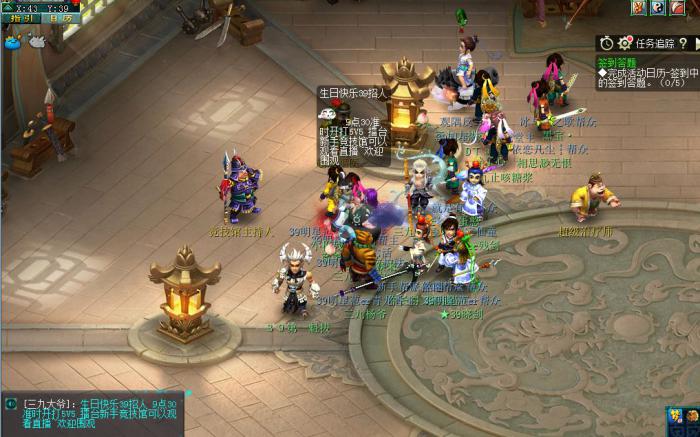The image size is (700, 437).
Task: Open quest tracker gear settings
Action: [625, 43]
